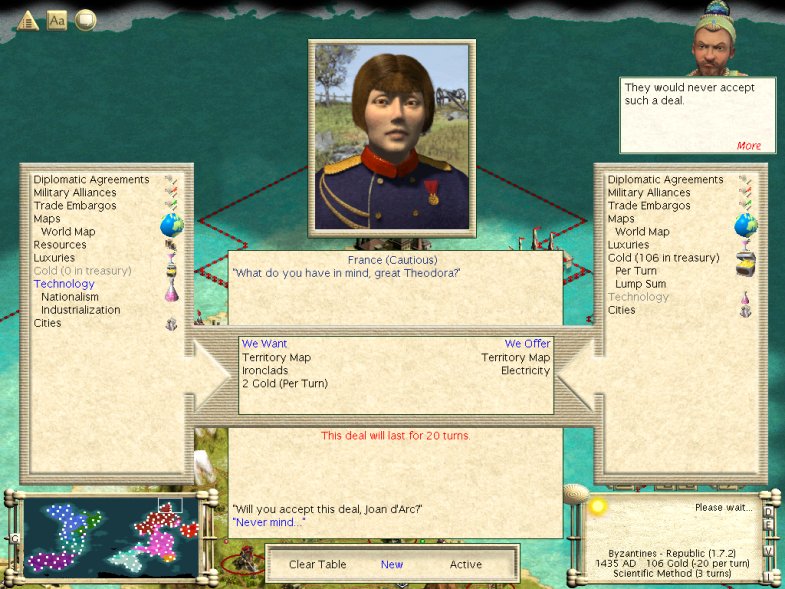Screen dimensions: 785x589
Task: Remove 2 Gold (Per Turn) from the table
Action: (285, 383)
